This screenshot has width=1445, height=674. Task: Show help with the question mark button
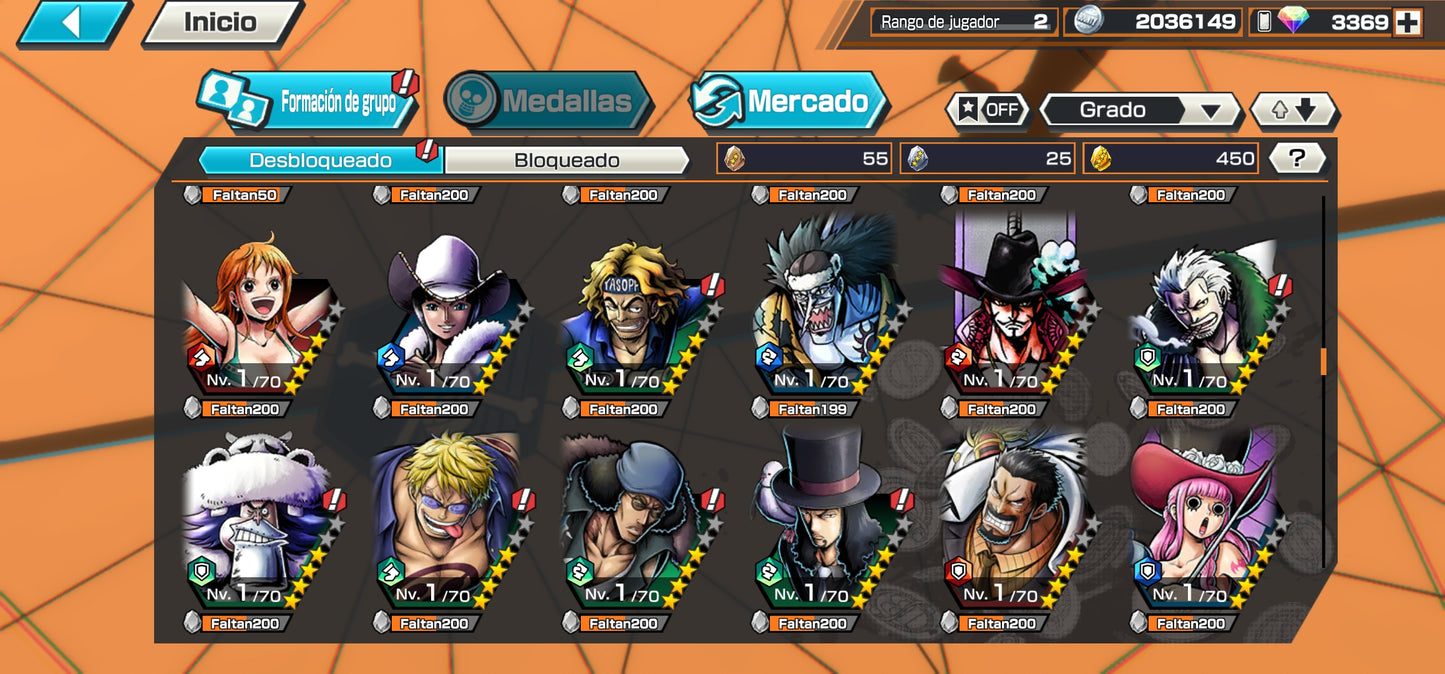(1297, 158)
